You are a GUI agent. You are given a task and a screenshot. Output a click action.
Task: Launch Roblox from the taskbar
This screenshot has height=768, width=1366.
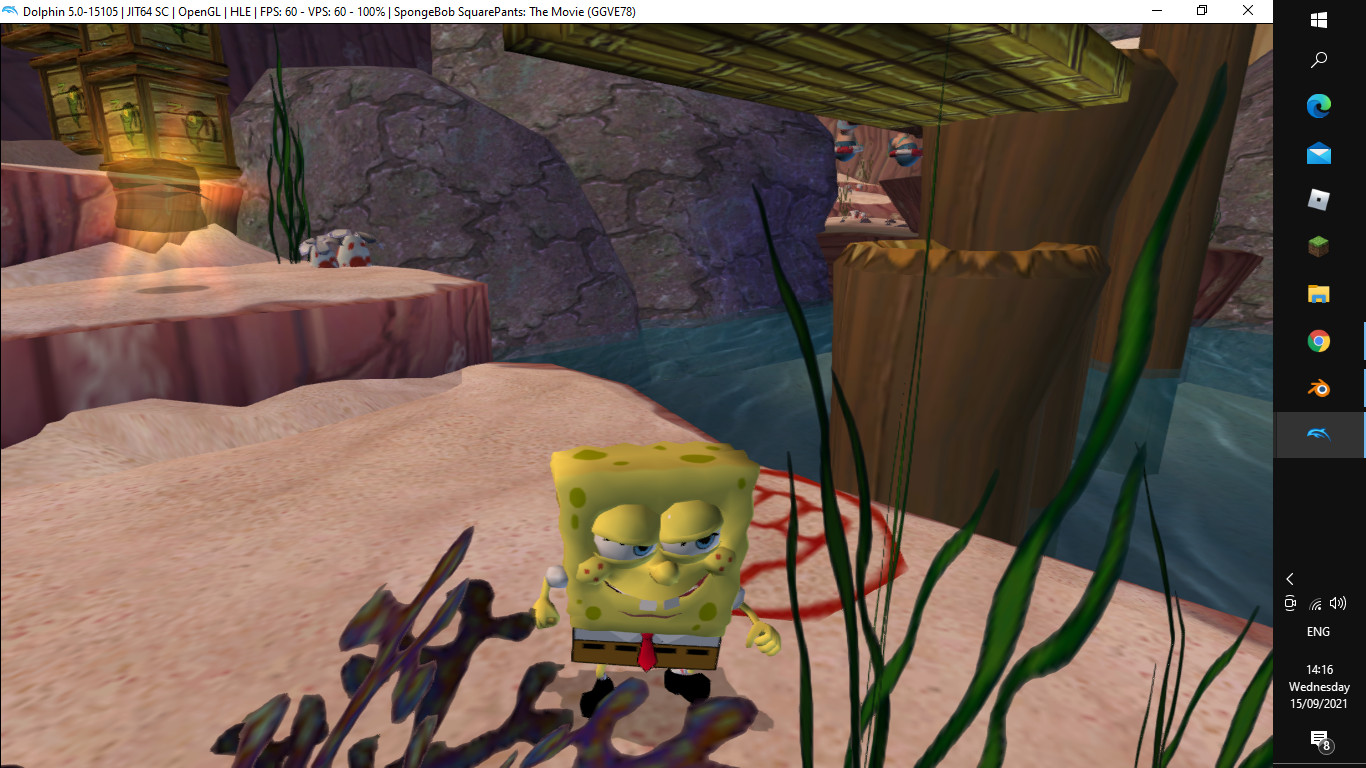click(1318, 200)
